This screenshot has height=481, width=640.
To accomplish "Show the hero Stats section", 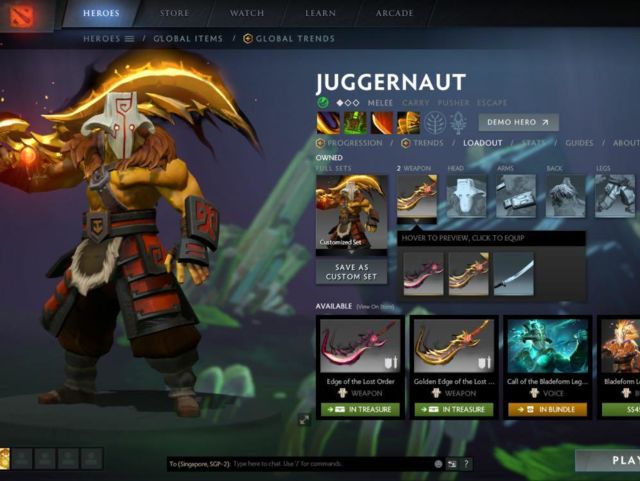I will pos(532,143).
